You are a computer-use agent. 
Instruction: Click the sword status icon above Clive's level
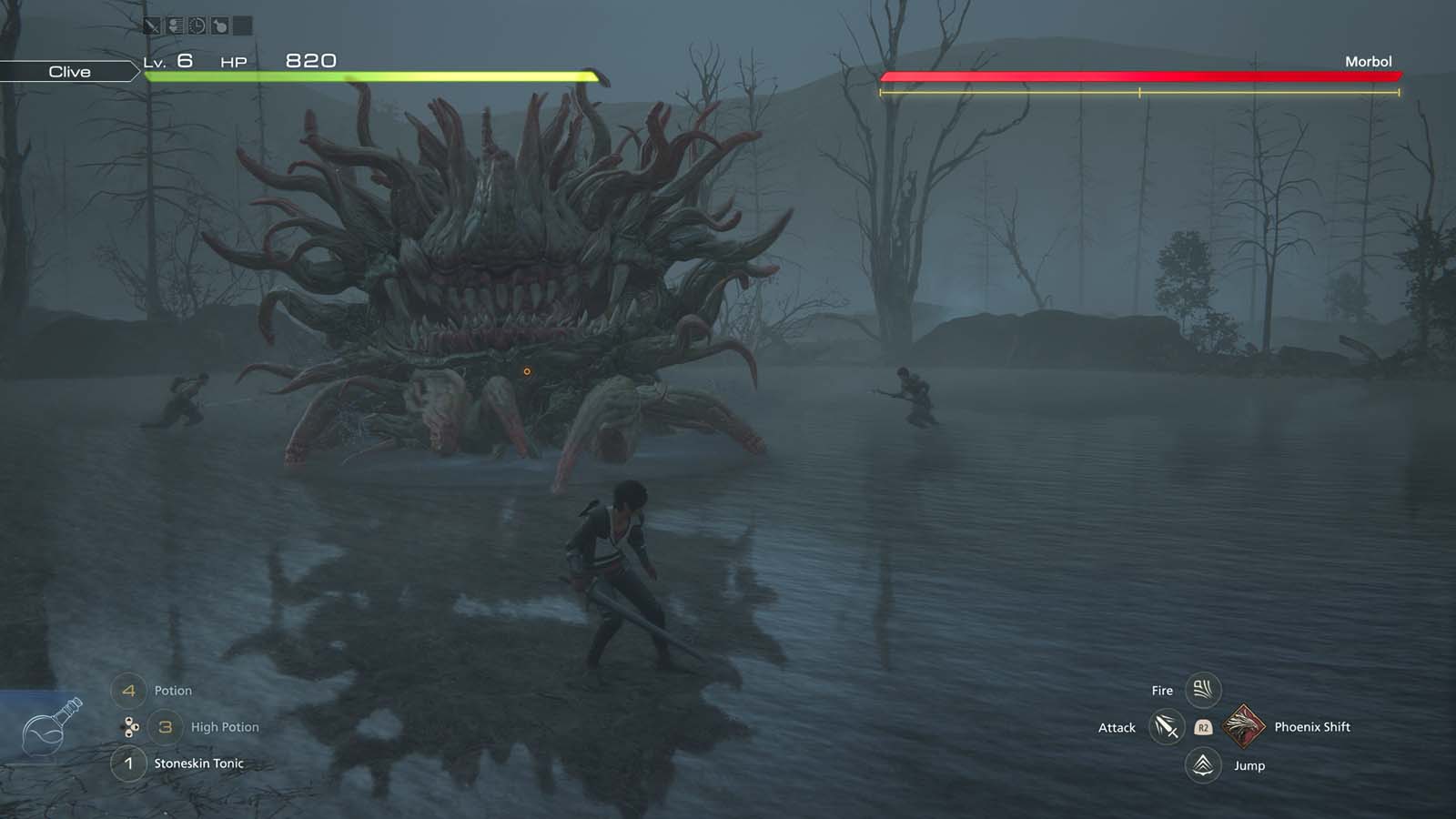[x=152, y=25]
